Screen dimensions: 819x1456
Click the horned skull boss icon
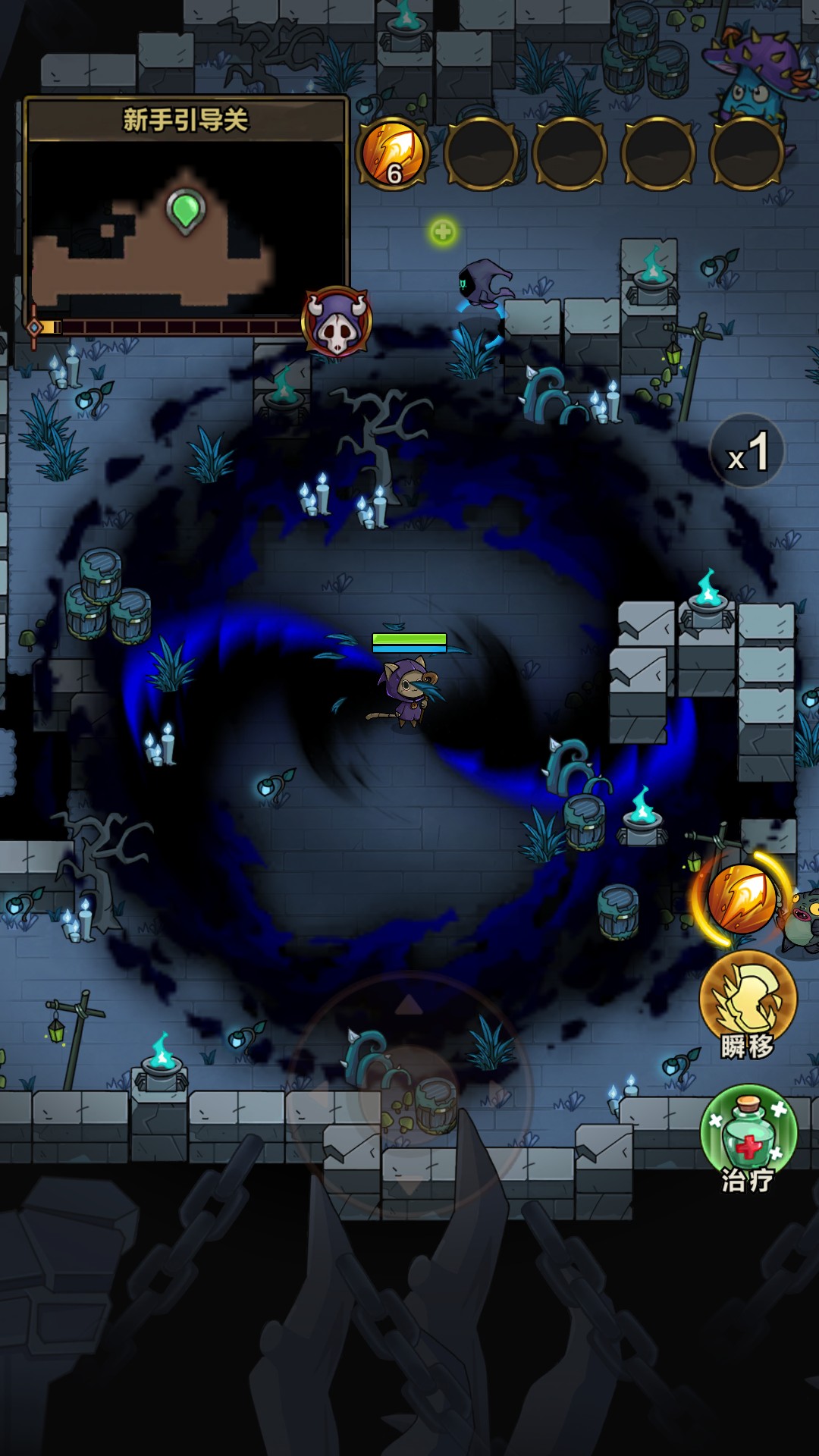click(337, 322)
